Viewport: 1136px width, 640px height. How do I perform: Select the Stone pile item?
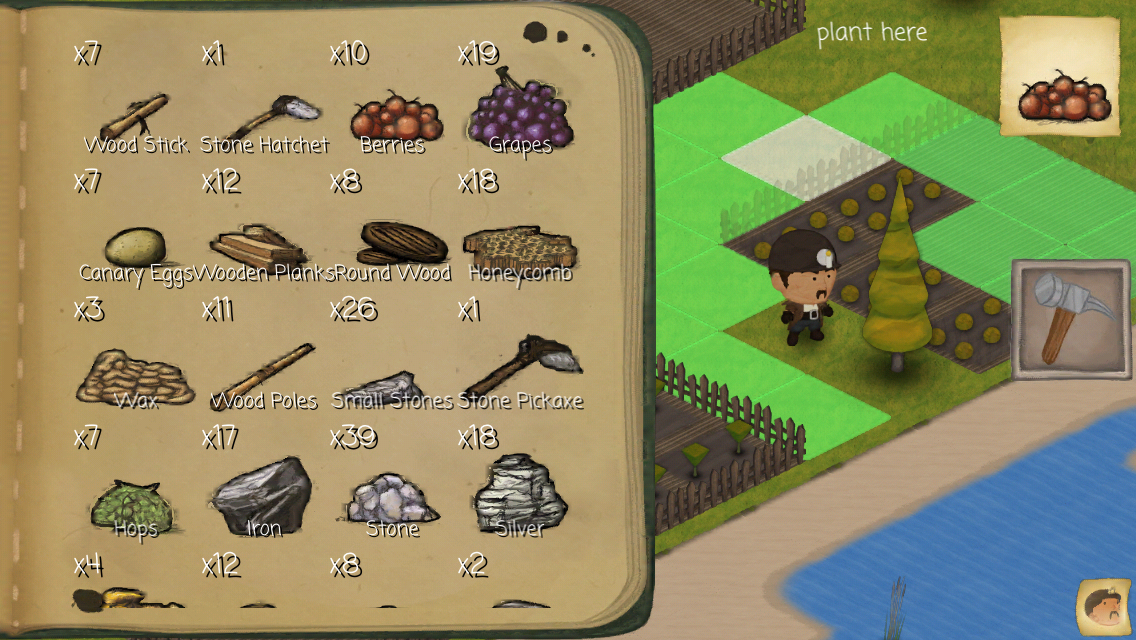pyautogui.click(x=392, y=499)
